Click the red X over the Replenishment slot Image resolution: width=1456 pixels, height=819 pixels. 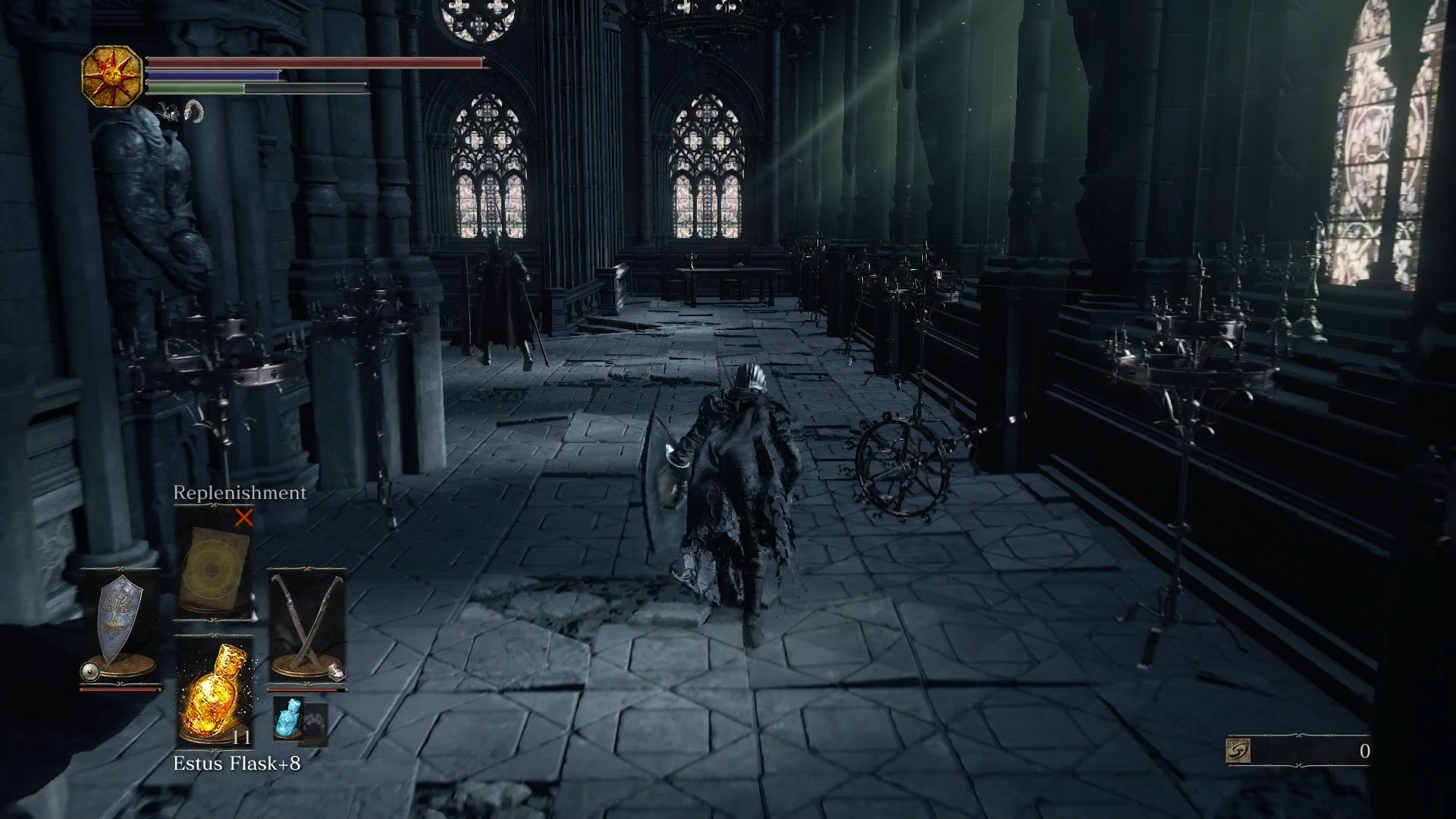[x=244, y=519]
